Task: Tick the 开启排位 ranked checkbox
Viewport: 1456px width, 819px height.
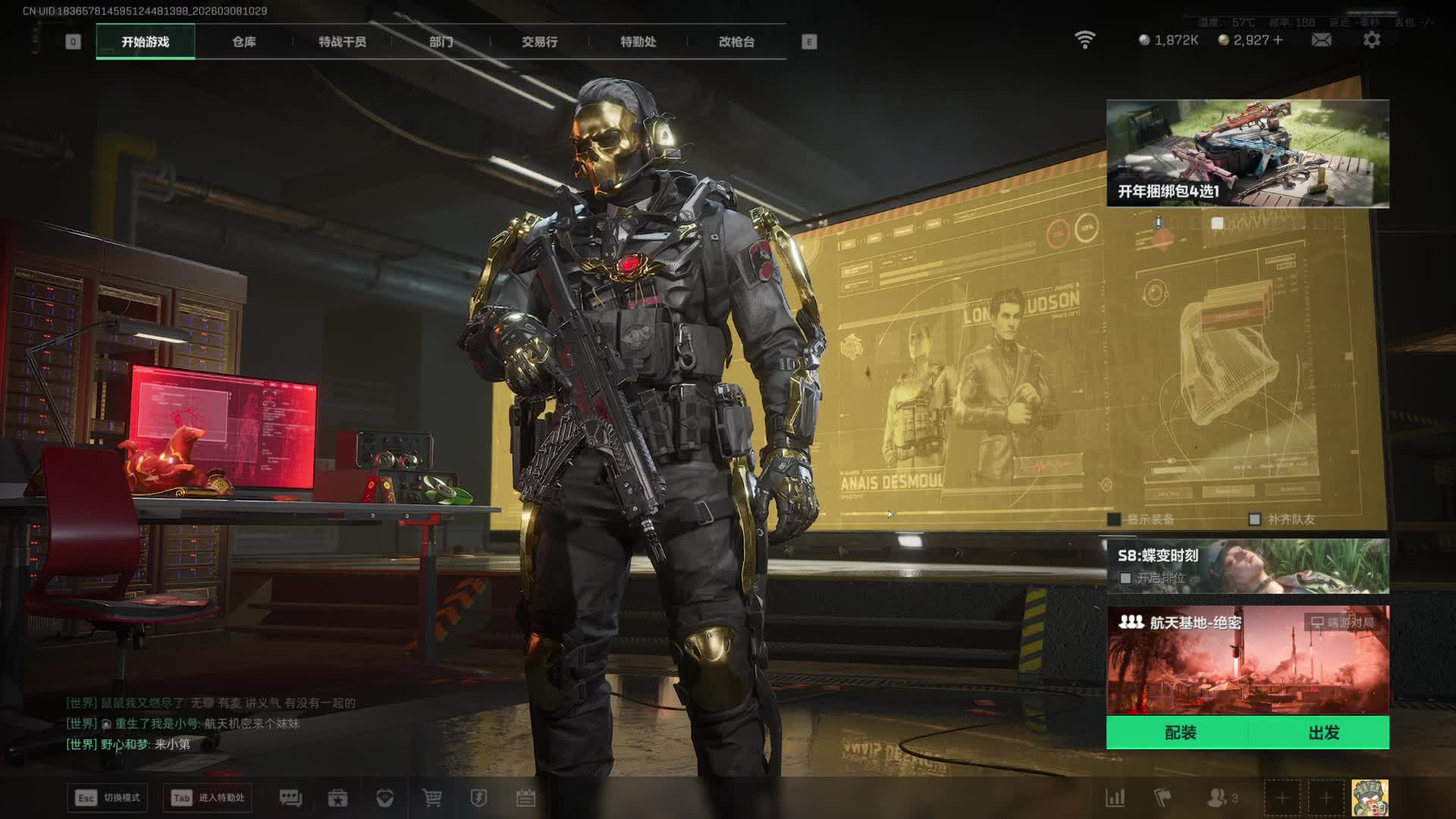Action: (1125, 578)
